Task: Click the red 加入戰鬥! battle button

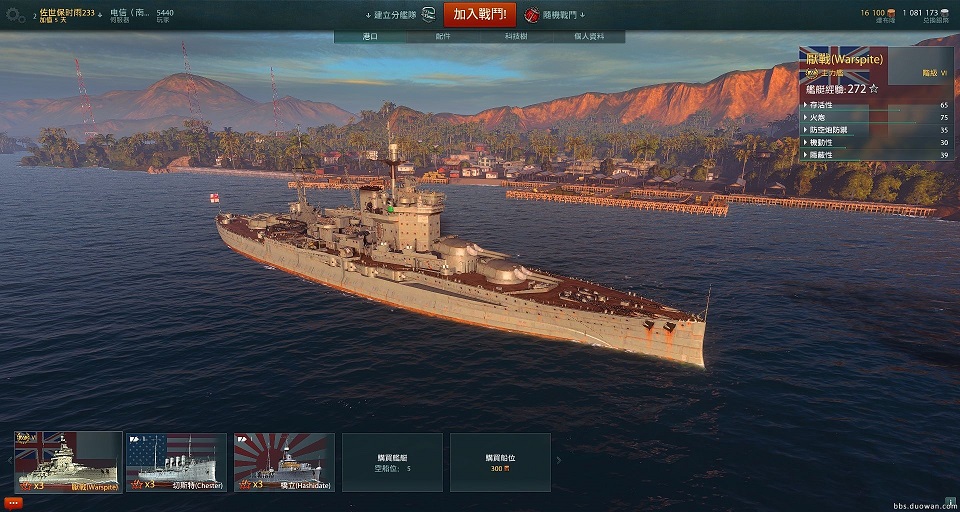Action: tap(479, 14)
